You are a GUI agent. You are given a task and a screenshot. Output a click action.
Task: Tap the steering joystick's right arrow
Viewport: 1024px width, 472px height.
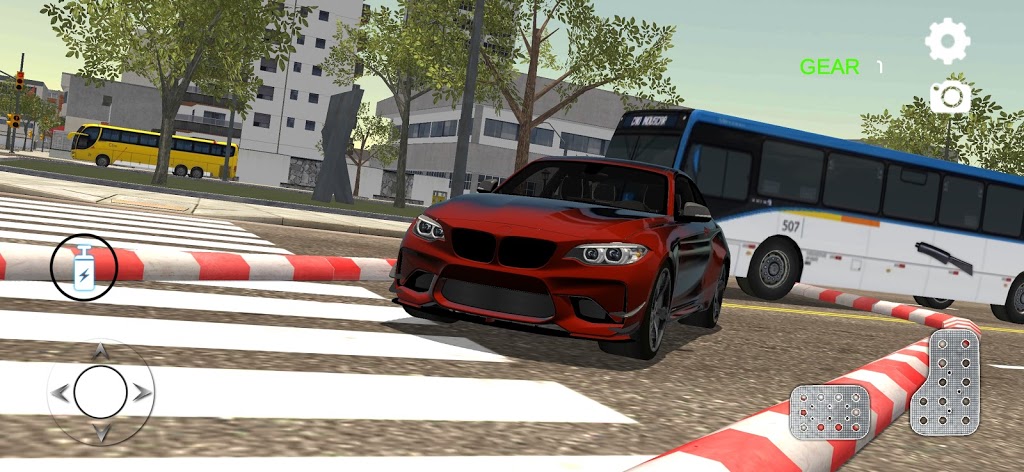pos(142,393)
